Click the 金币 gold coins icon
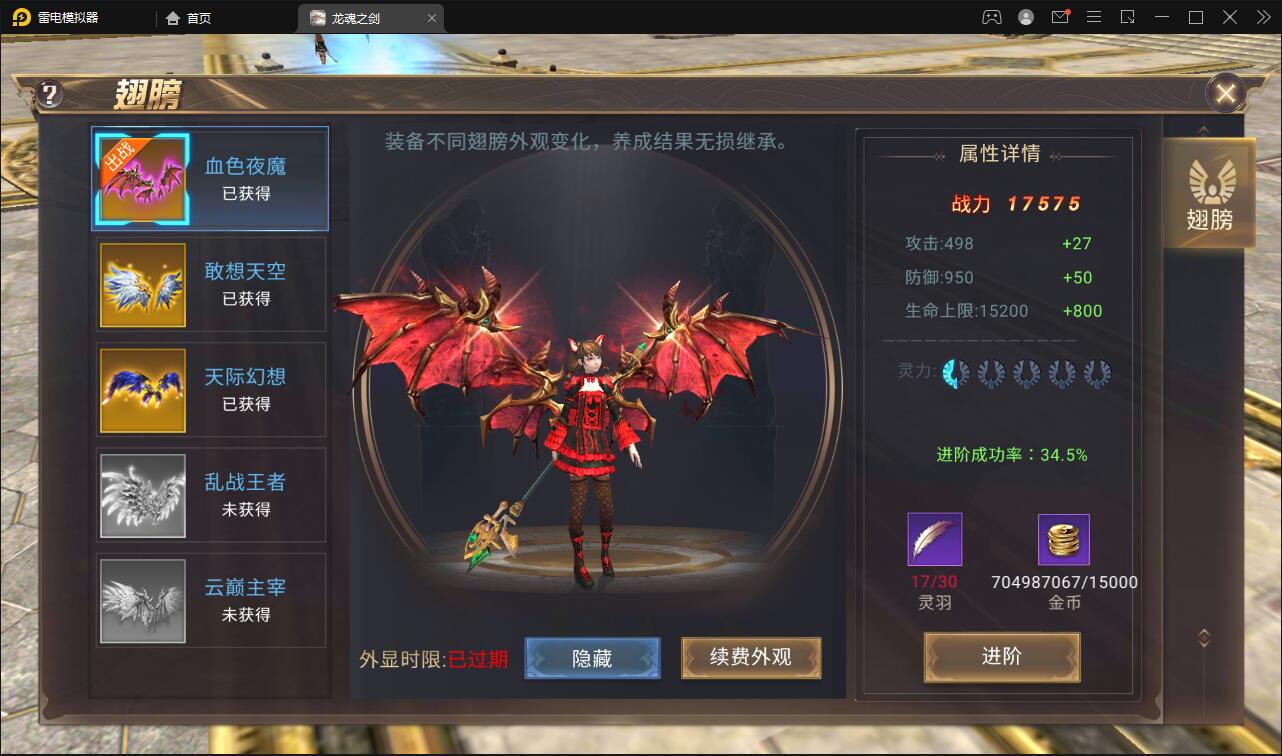 (x=1063, y=538)
